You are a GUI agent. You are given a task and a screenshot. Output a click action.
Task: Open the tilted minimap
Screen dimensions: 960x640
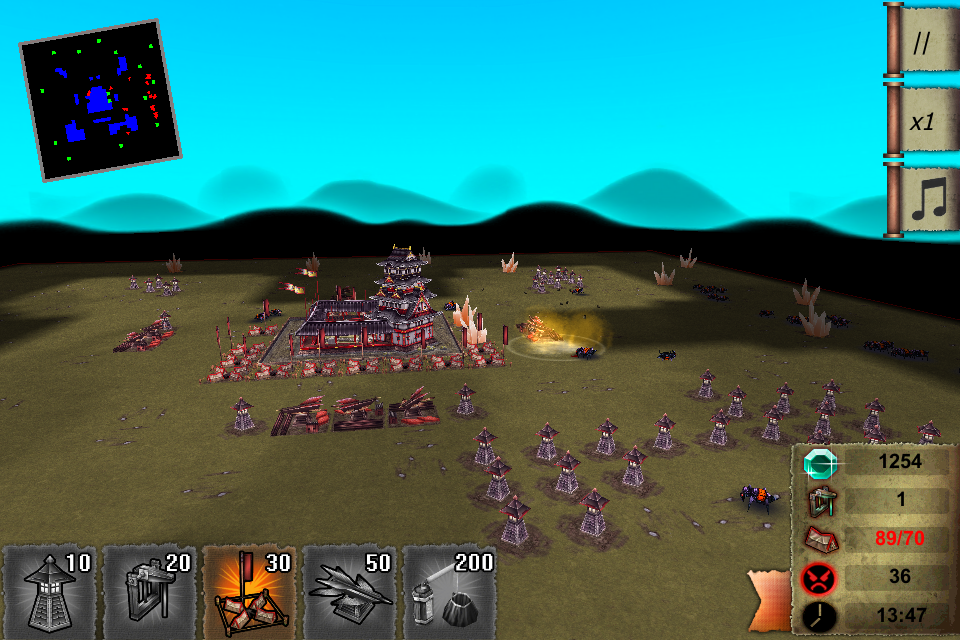coord(100,99)
